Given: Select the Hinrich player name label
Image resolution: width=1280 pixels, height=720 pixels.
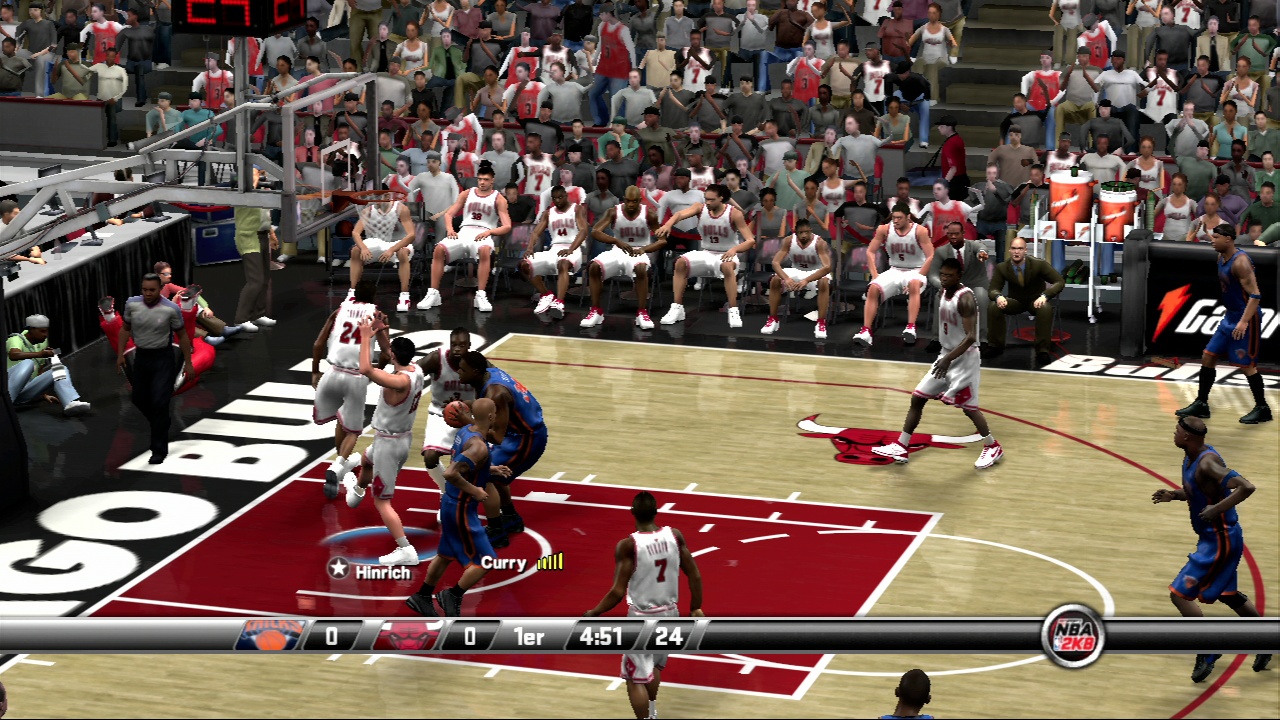Looking at the screenshot, I should click(382, 572).
